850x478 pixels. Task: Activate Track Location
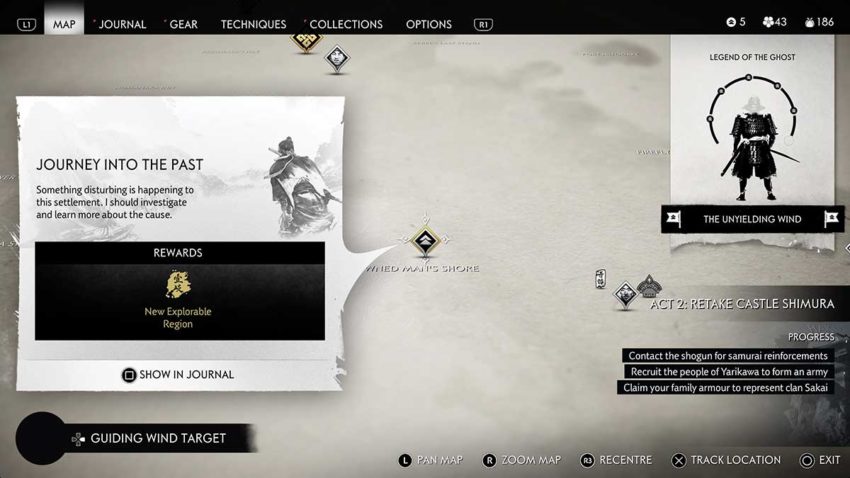point(727,460)
